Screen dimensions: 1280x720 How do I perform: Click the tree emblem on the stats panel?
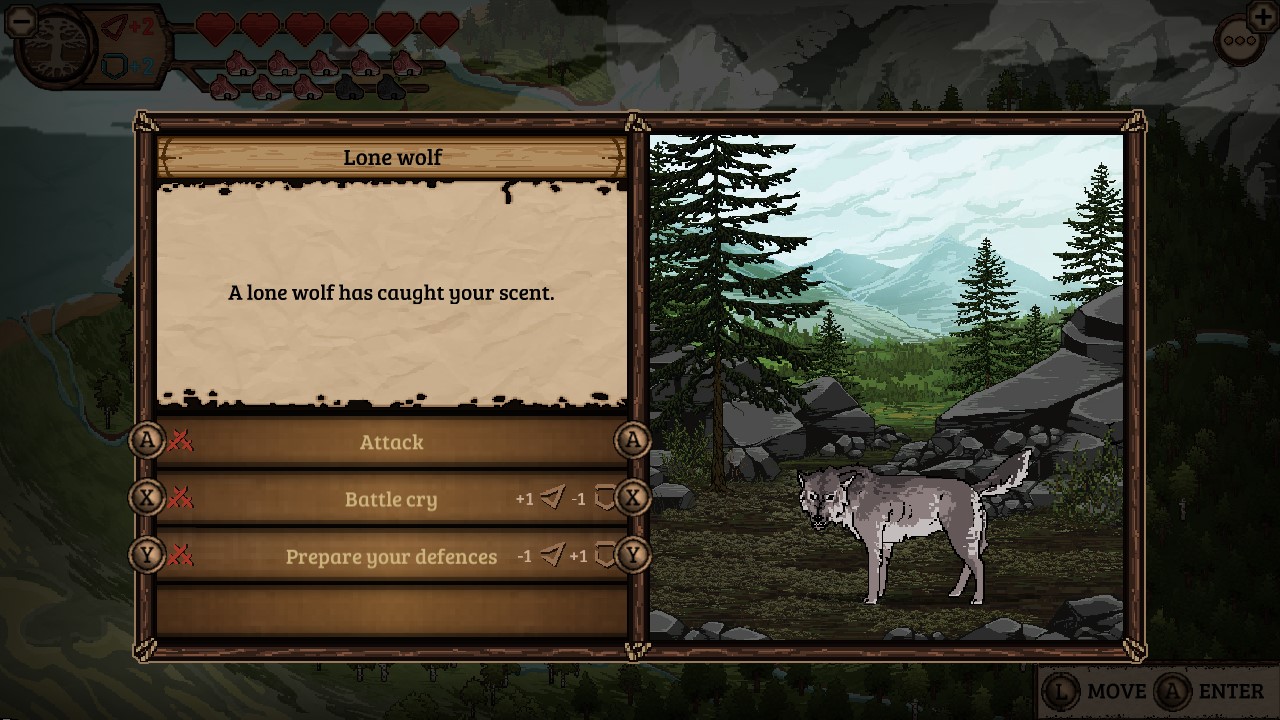click(x=58, y=48)
